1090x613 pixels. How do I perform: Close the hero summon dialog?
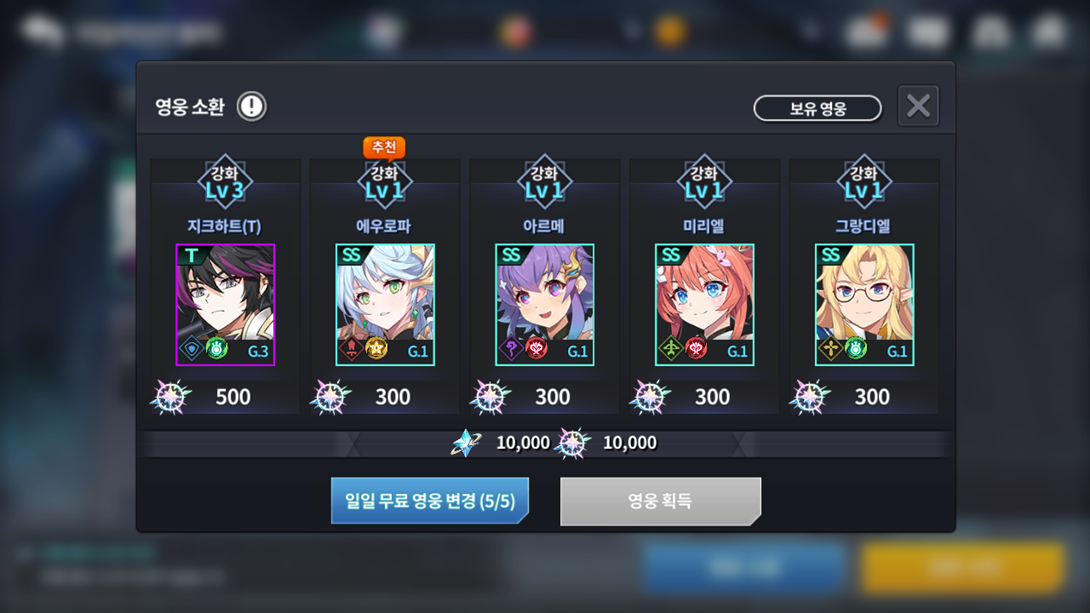tap(918, 106)
